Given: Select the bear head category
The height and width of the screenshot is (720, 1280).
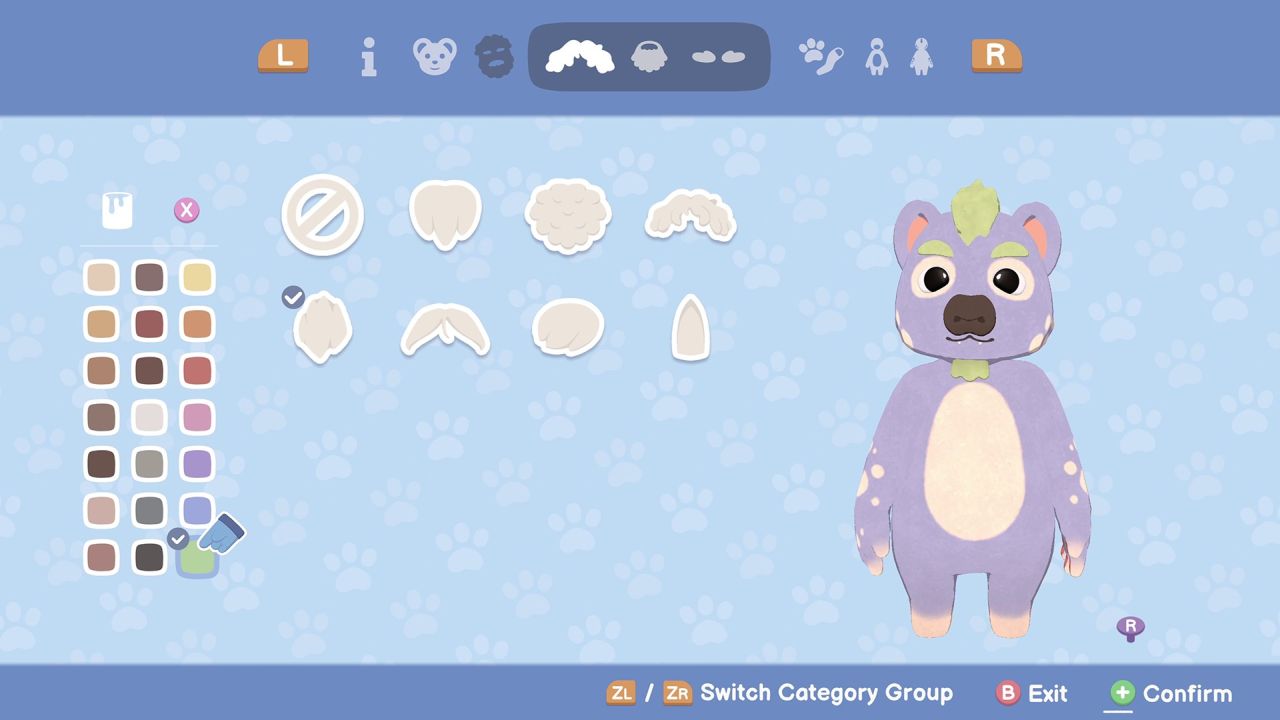Looking at the screenshot, I should (434, 57).
